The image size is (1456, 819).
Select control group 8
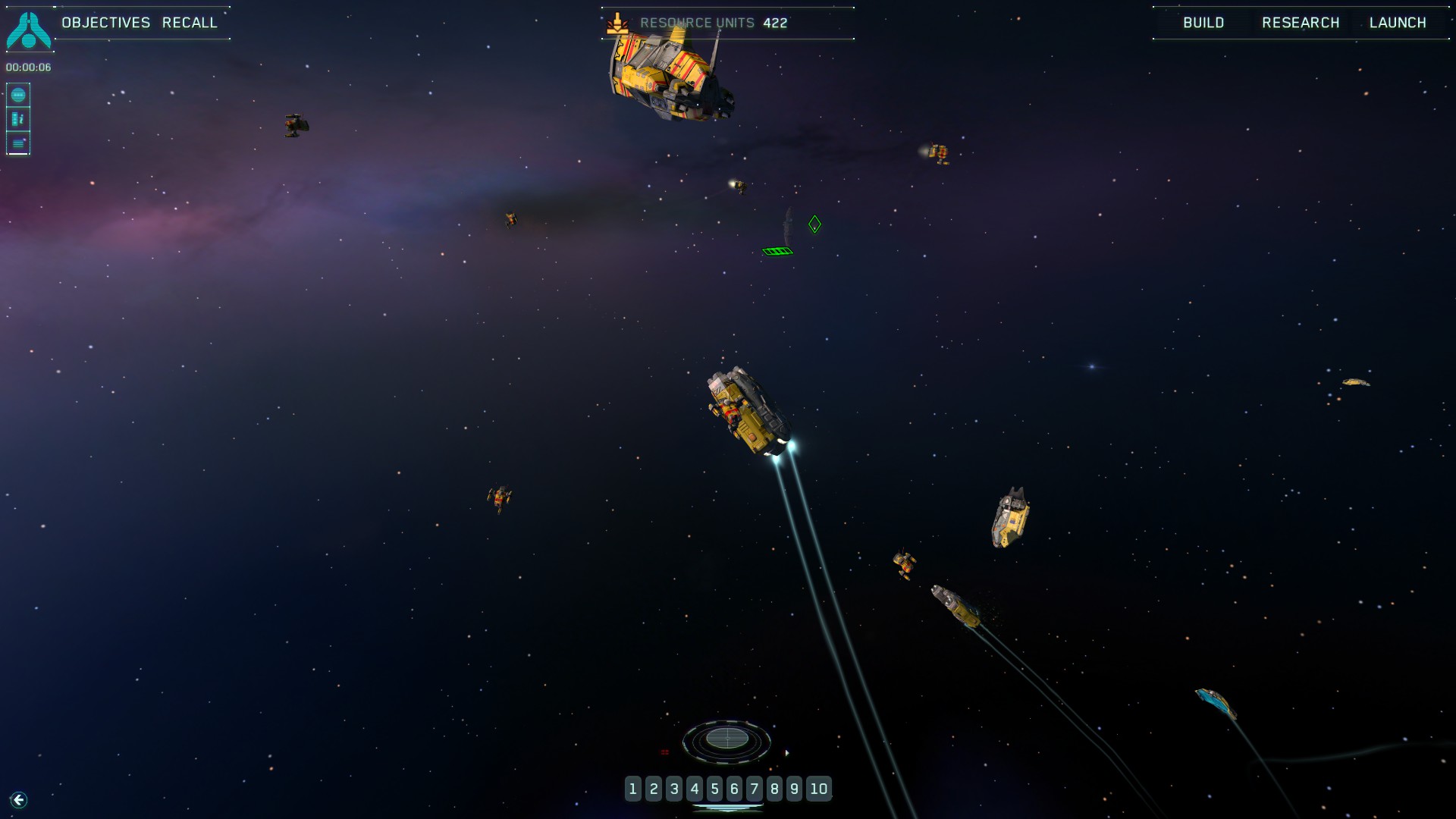(x=774, y=789)
